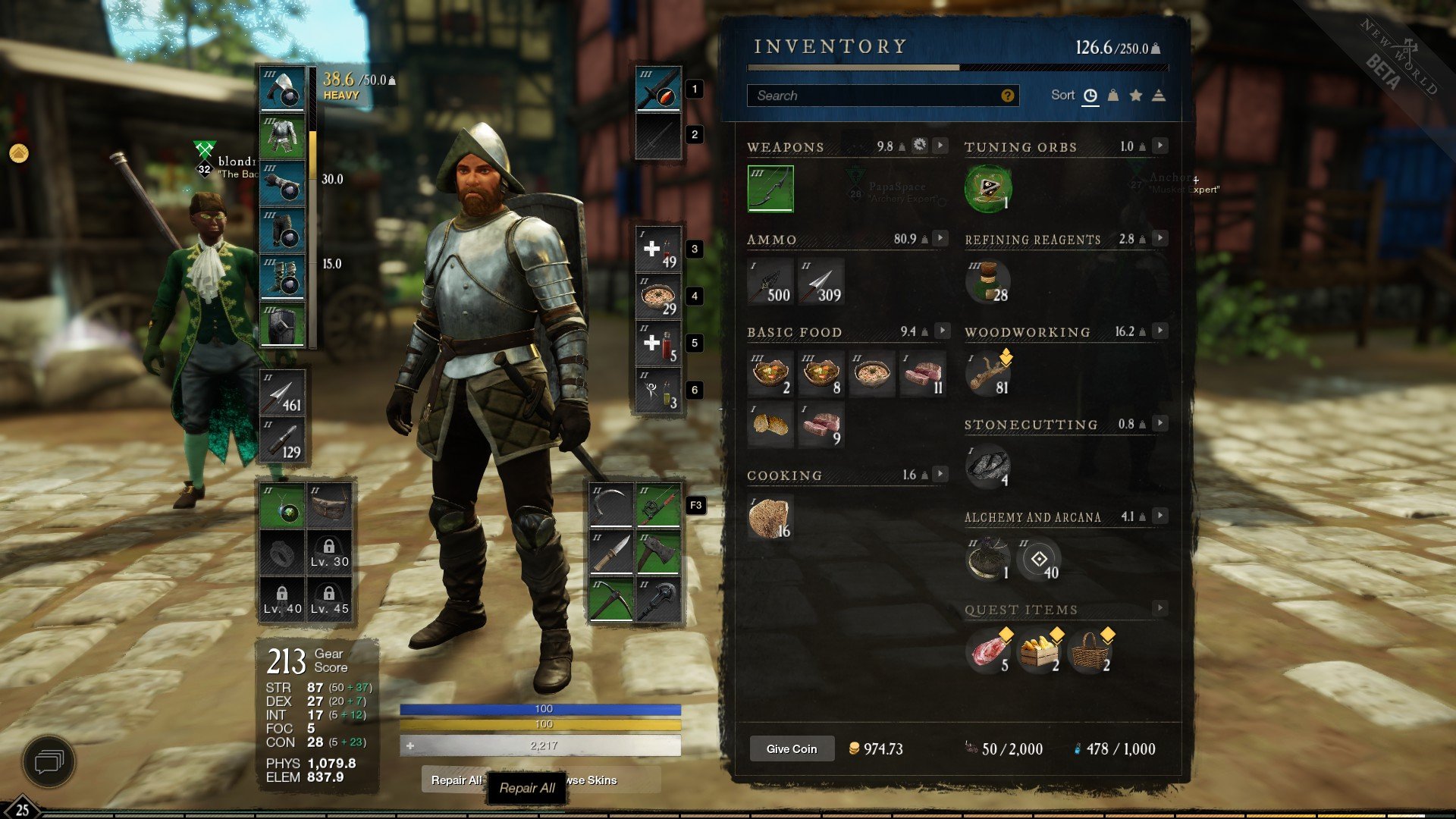The image size is (1456, 819).
Task: Pick the 28 refining reagents stack
Action: pyautogui.click(x=987, y=281)
